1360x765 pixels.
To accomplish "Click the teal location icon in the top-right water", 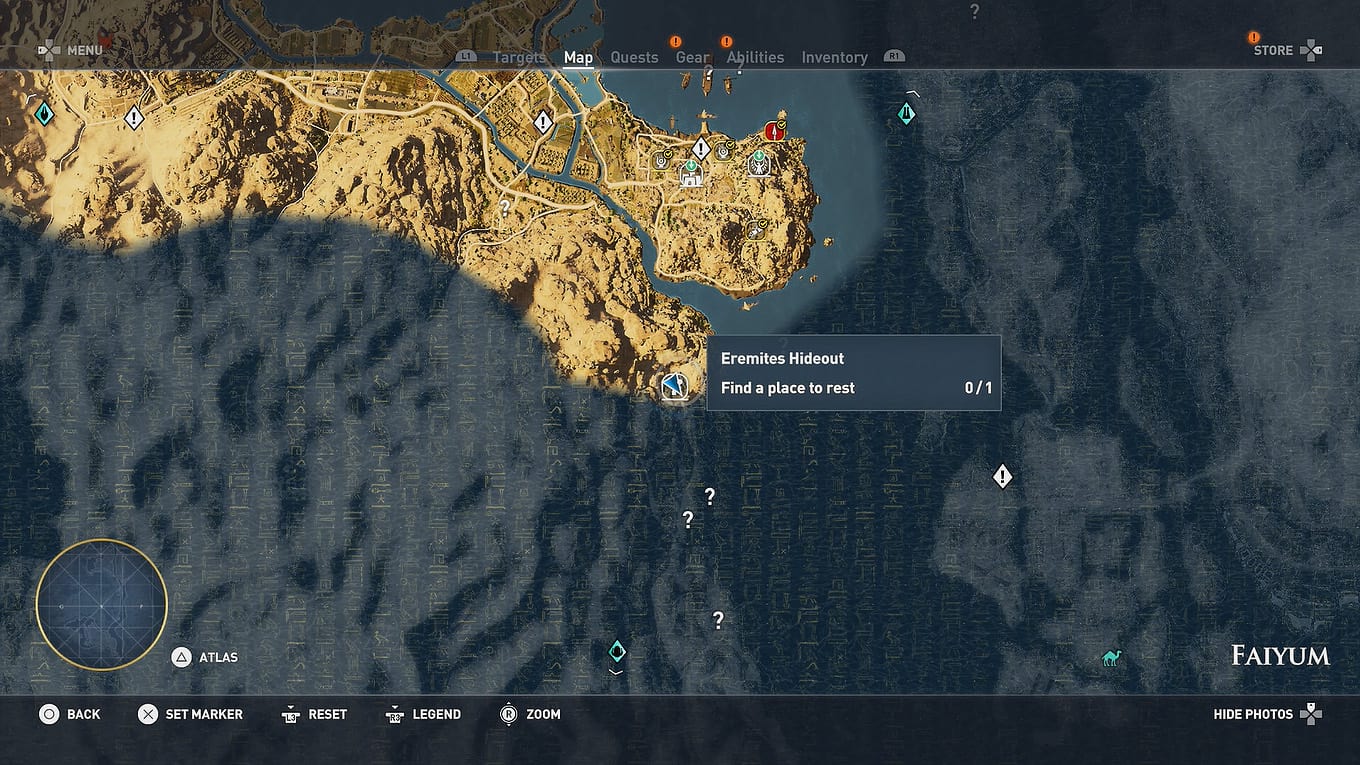I will 906,113.
